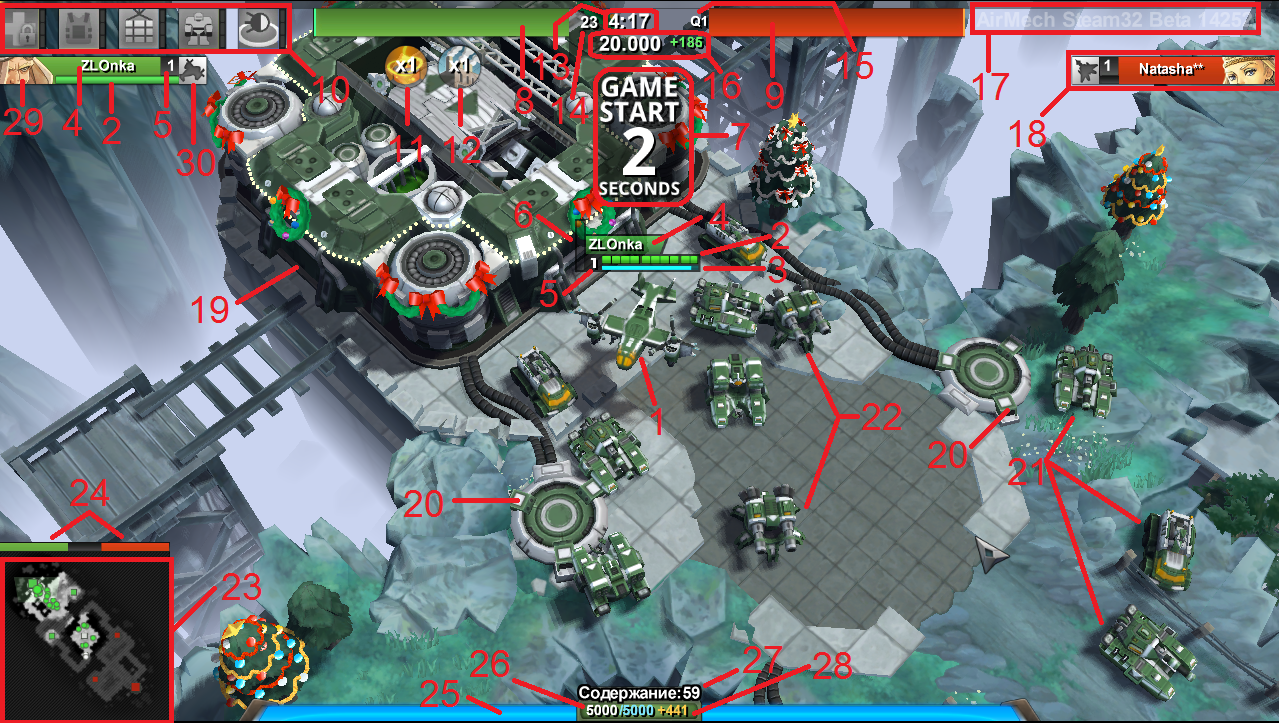Click the silver x1 boost icon
1279x723 pixels.
[x=458, y=66]
